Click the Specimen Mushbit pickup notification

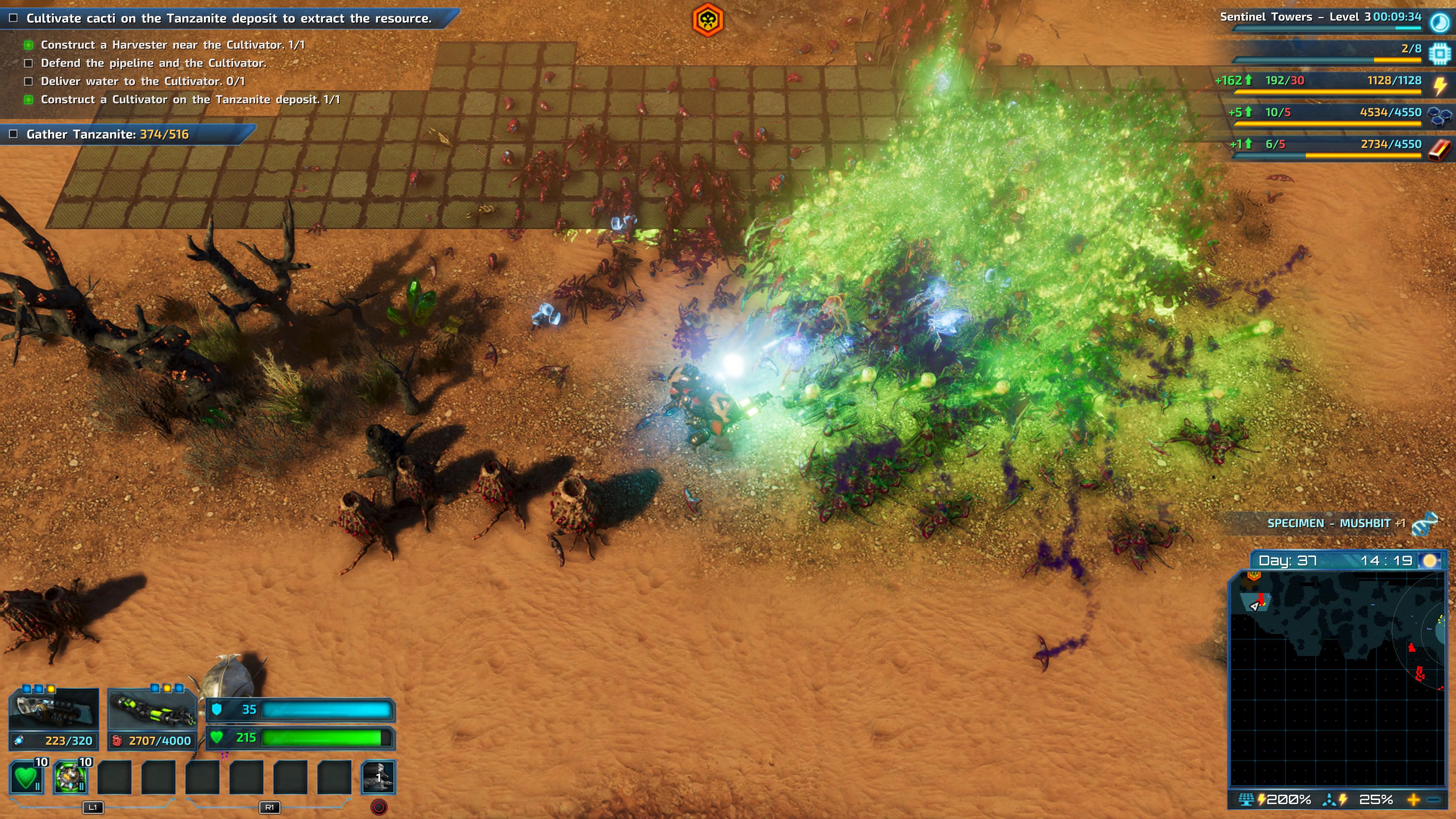(1336, 523)
